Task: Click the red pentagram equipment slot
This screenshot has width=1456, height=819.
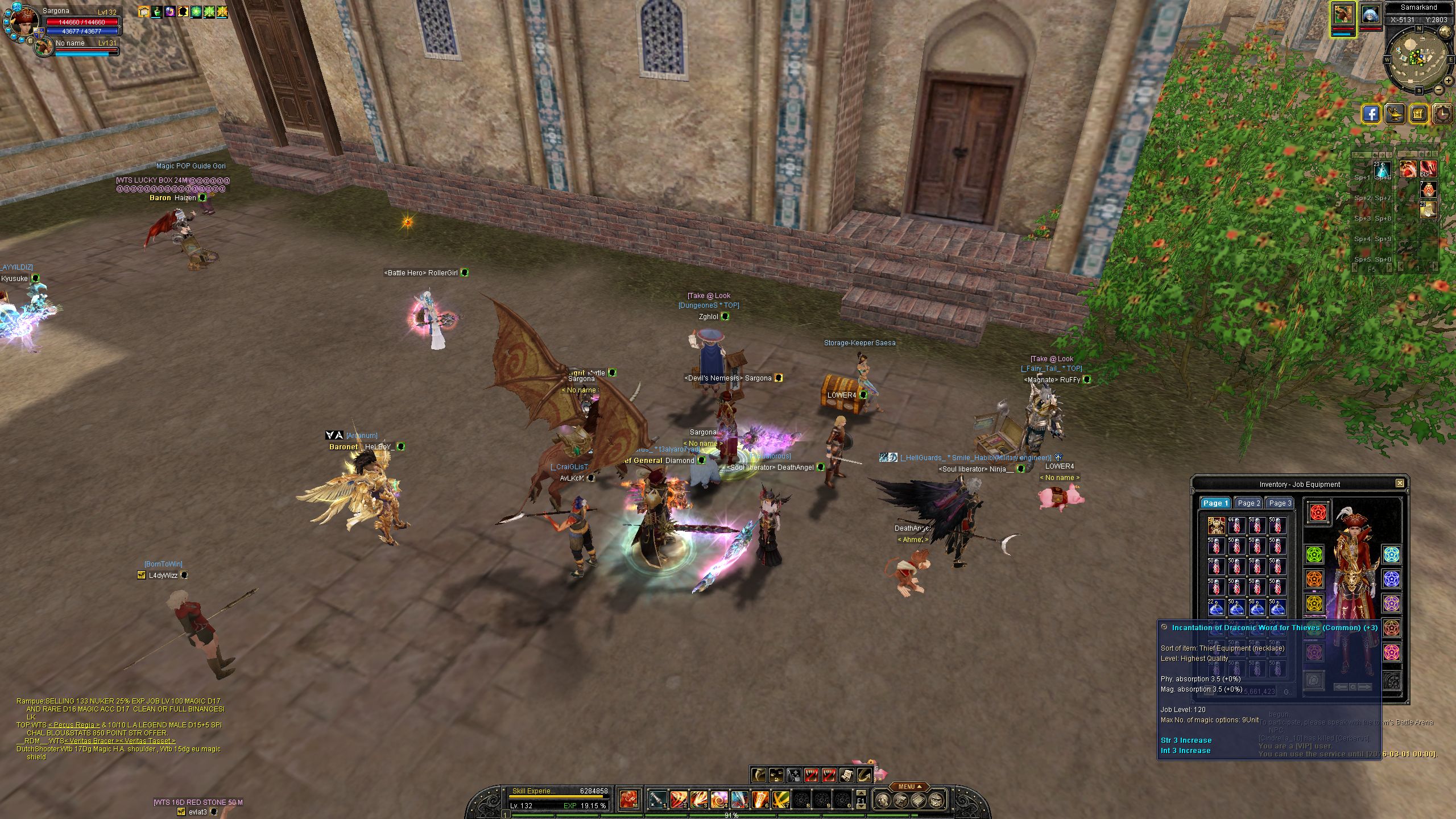Action: coord(1318,512)
